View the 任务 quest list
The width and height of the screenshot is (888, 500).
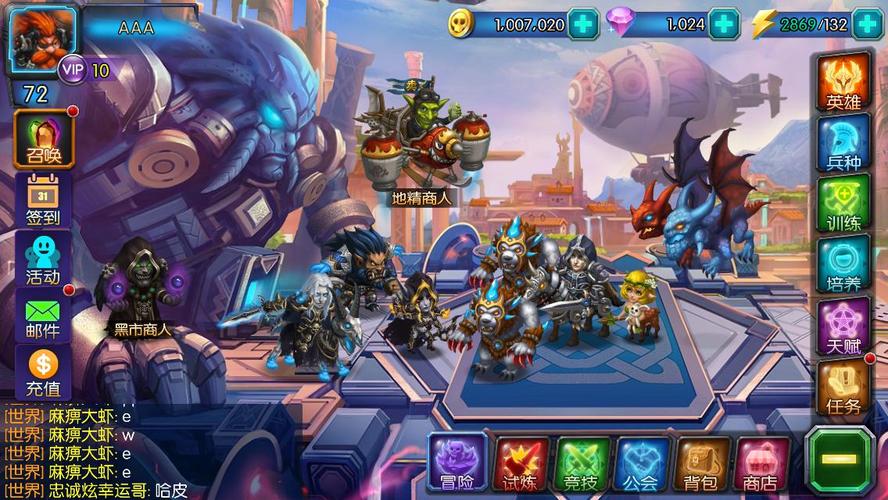point(843,387)
